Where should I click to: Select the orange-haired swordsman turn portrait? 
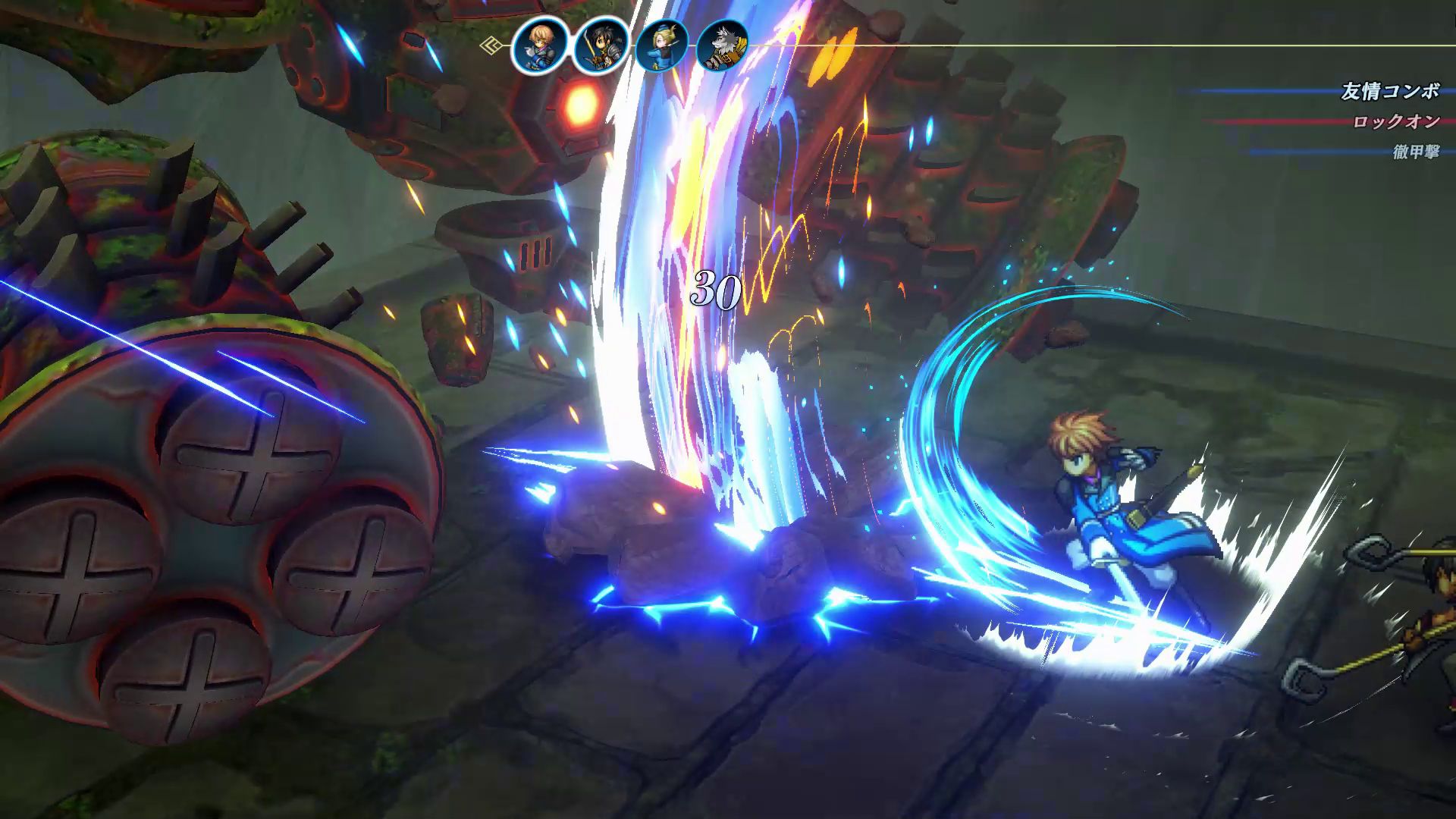click(x=539, y=46)
